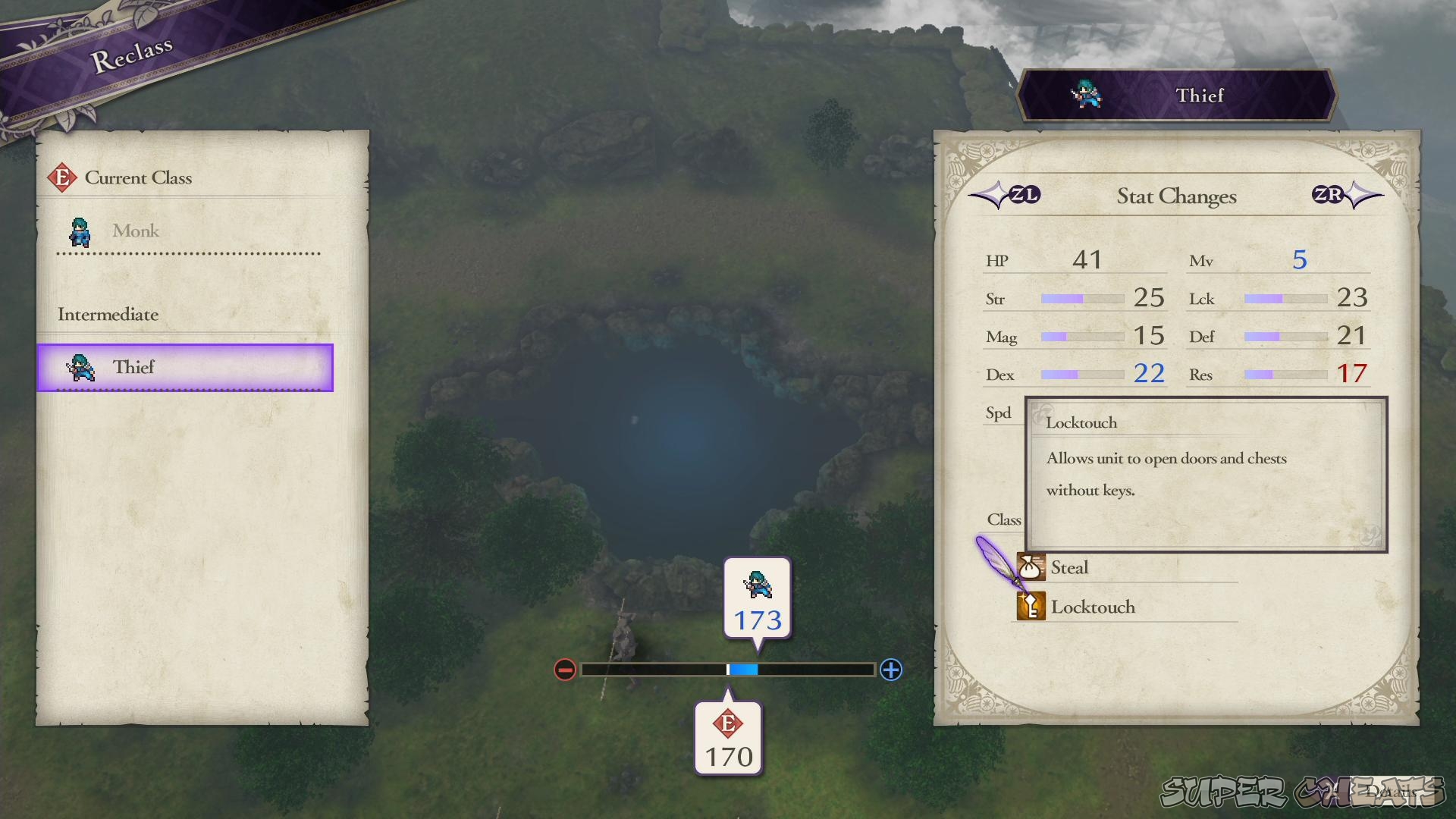Image resolution: width=1456 pixels, height=819 pixels.
Task: Select Thief from the Intermediate class list
Action: click(x=185, y=367)
